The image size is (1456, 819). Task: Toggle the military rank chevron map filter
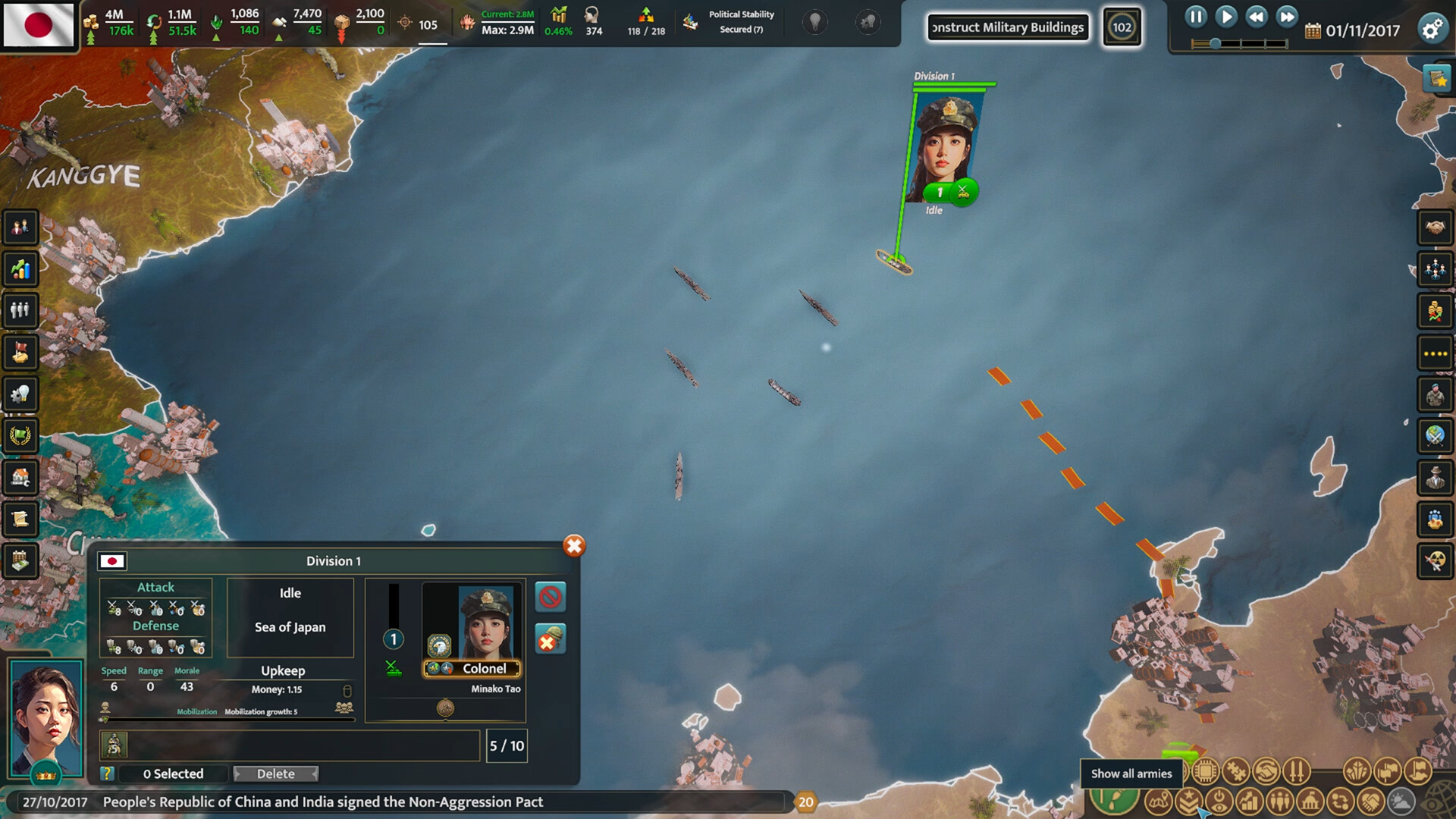pyautogui.click(x=1188, y=801)
